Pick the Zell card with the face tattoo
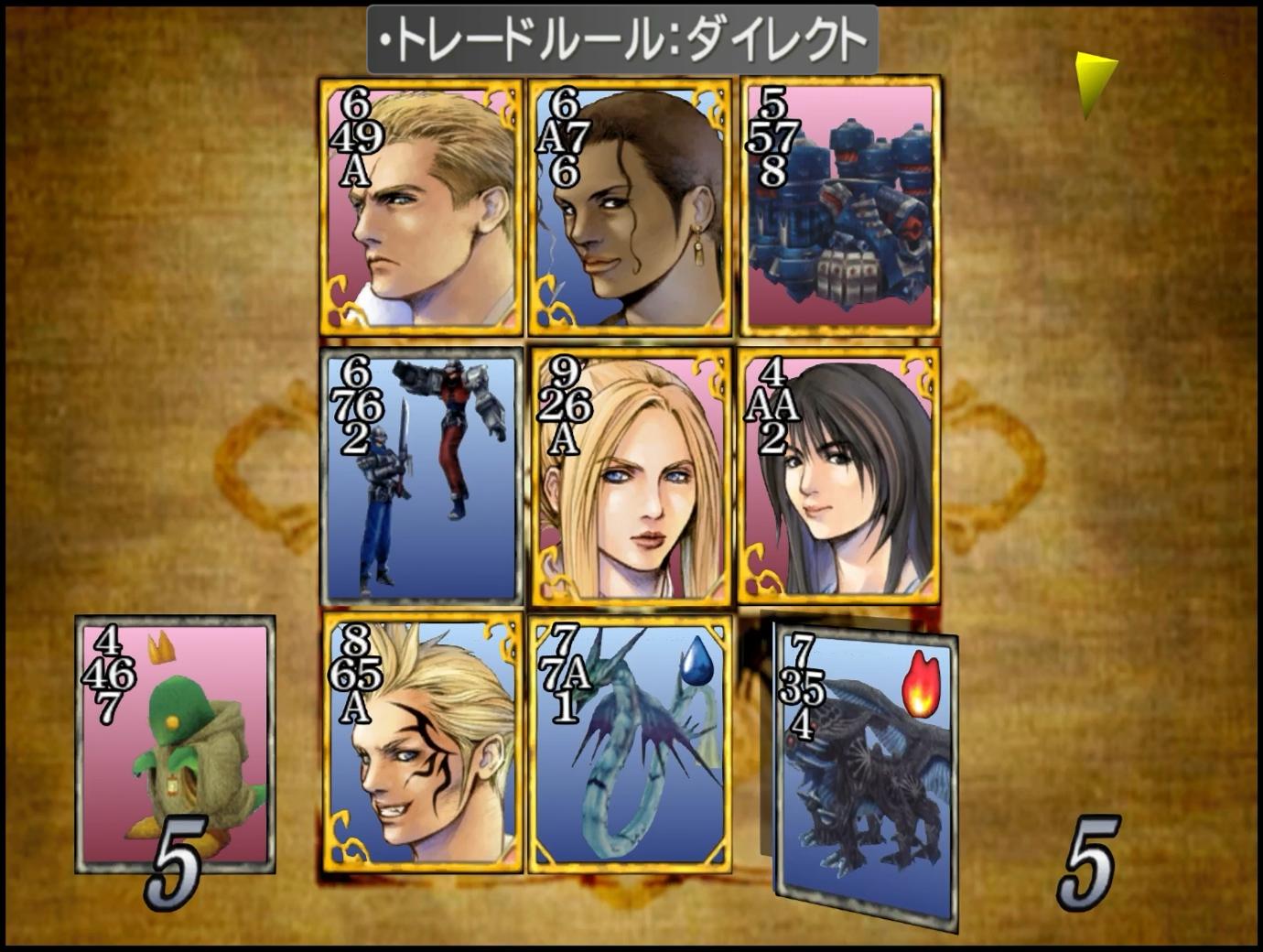This screenshot has height=952, width=1263. tap(421, 743)
